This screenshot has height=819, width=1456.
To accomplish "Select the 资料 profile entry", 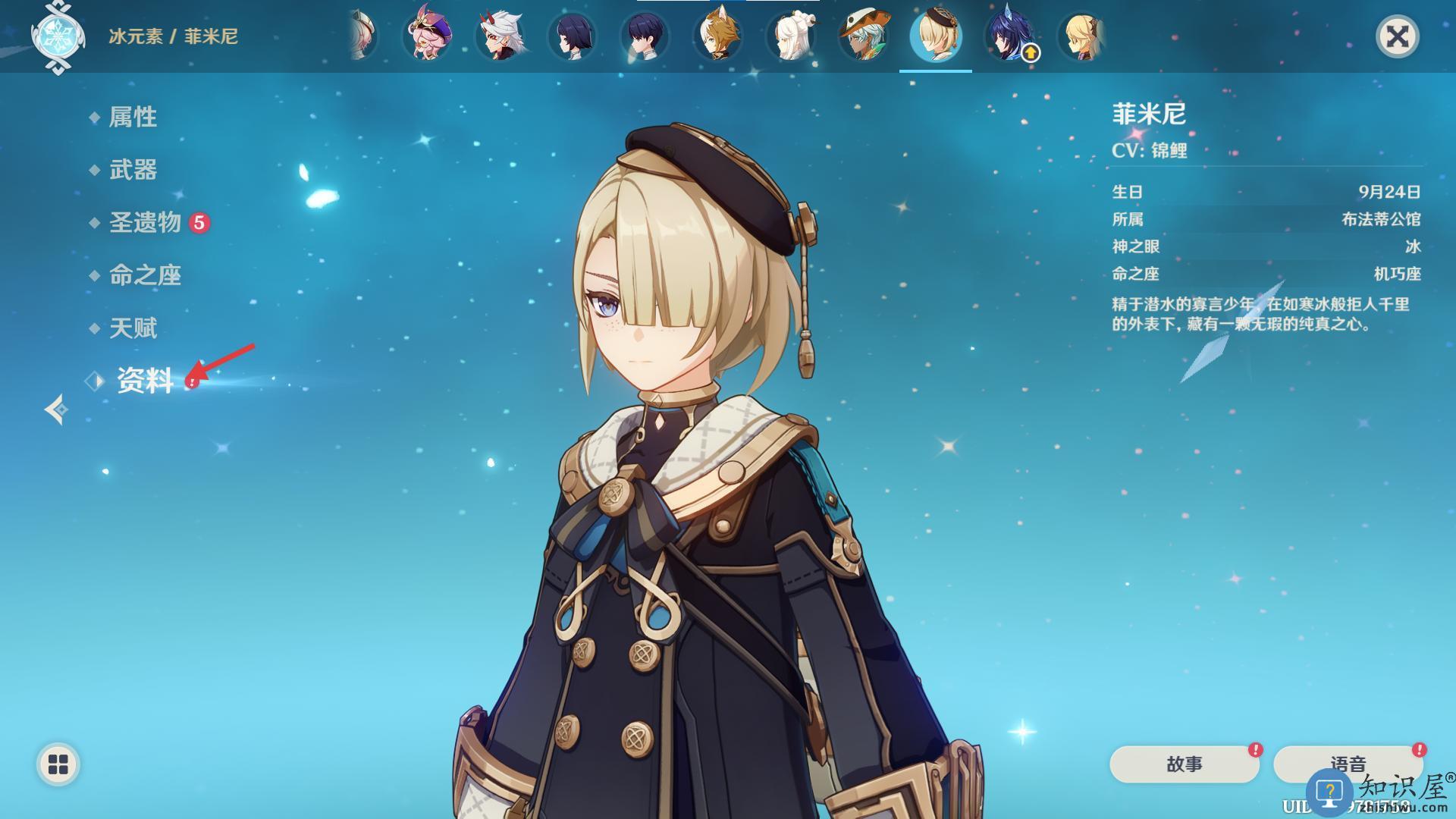I will click(145, 381).
